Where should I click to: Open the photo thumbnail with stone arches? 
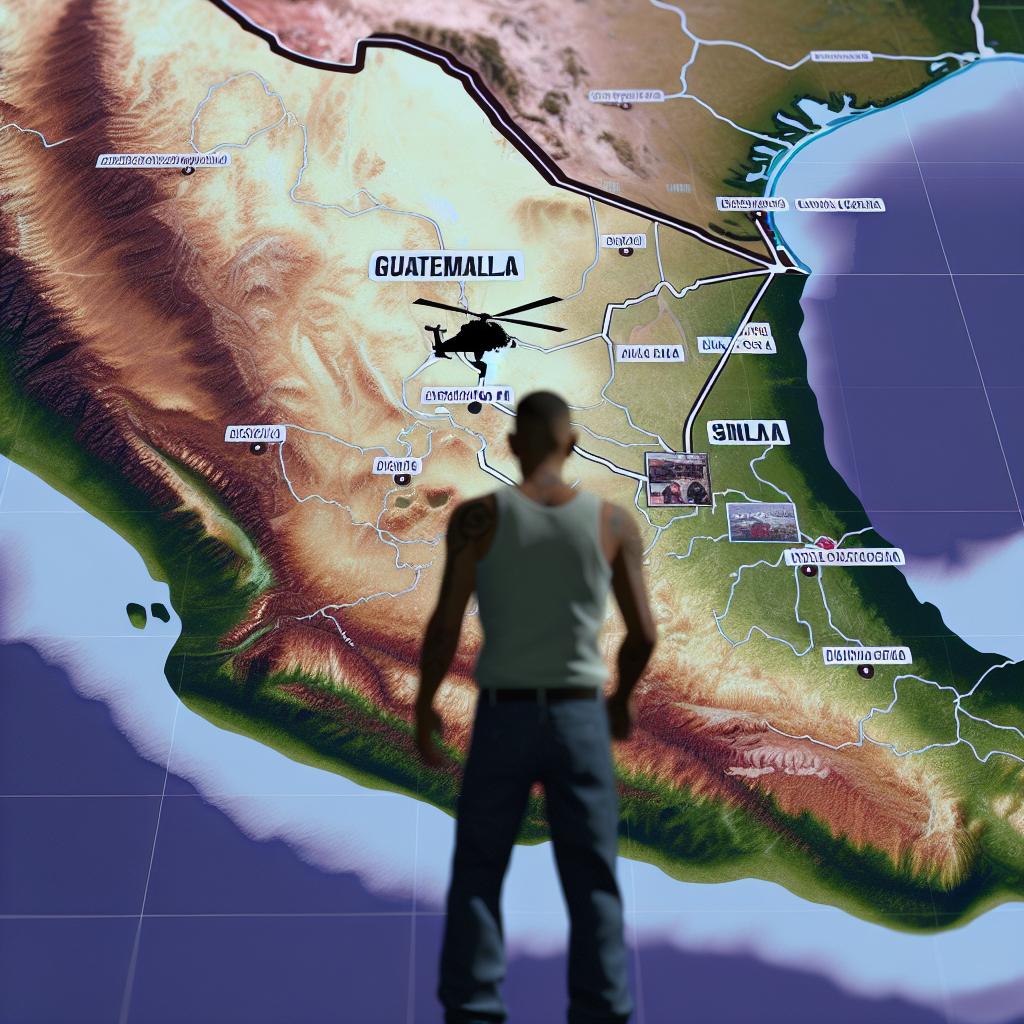(678, 478)
